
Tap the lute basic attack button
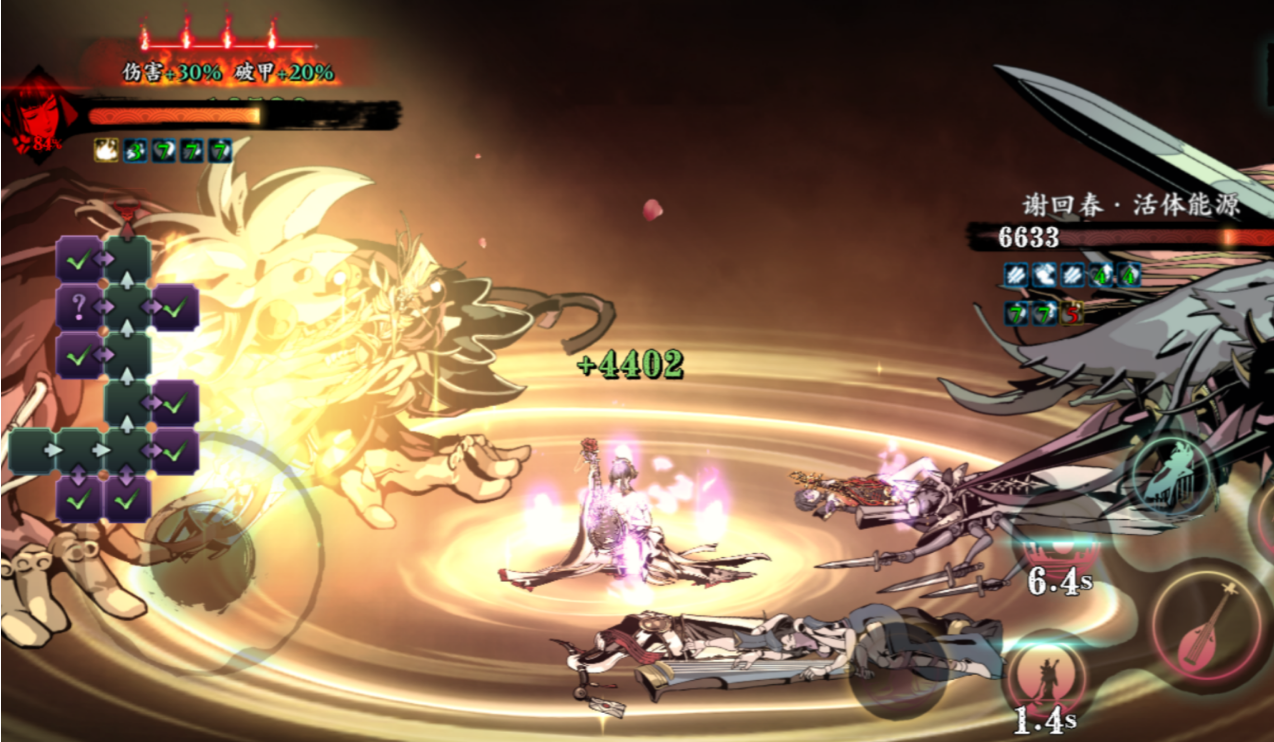(1207, 628)
